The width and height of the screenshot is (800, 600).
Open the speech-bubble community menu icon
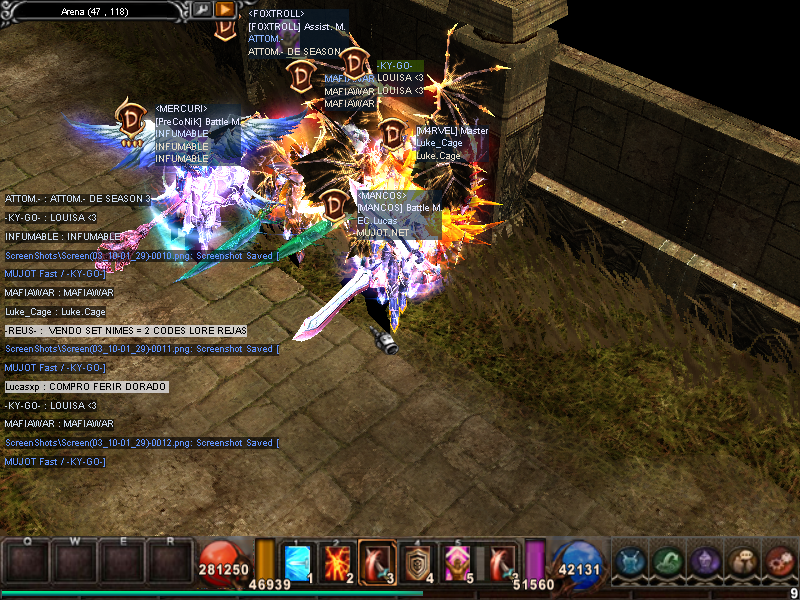742,563
